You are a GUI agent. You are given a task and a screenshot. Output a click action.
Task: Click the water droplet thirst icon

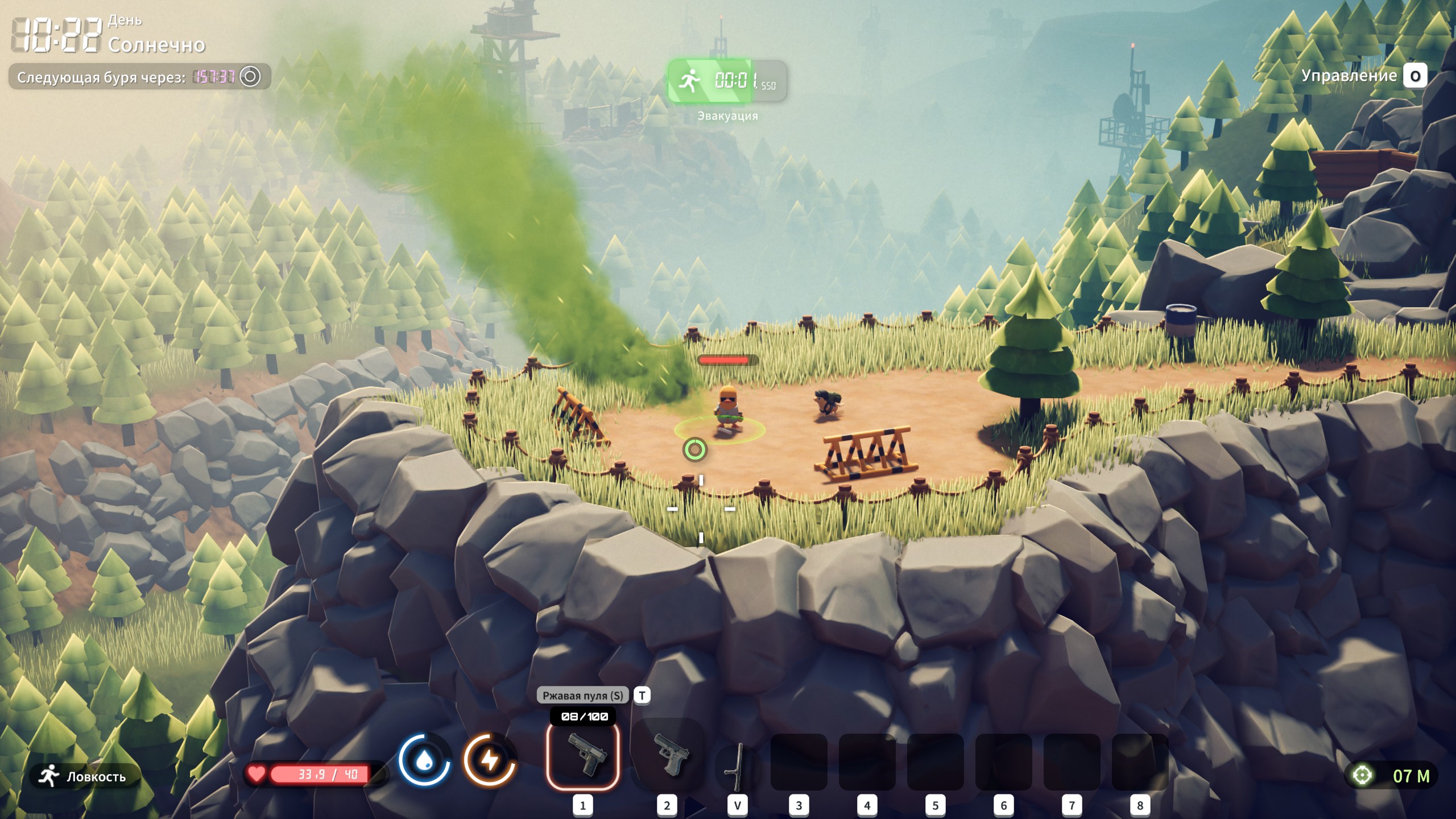click(424, 760)
